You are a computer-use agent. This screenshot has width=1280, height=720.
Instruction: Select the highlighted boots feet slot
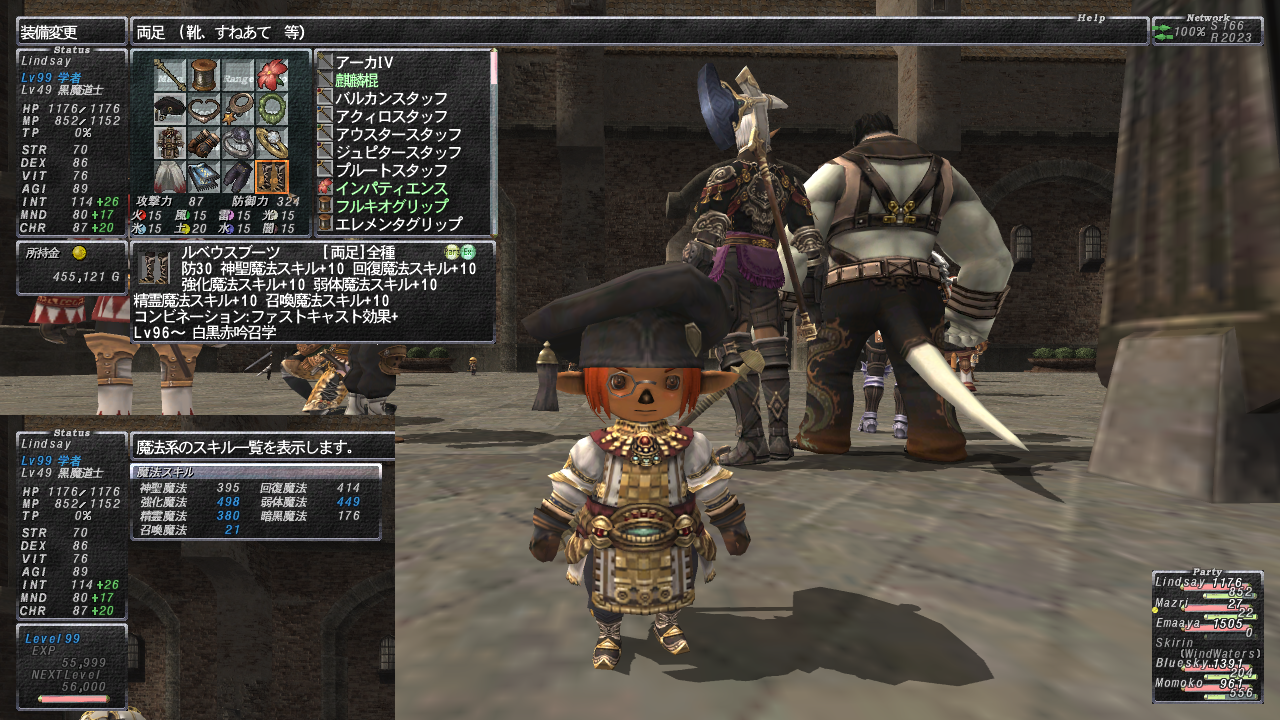point(271,176)
